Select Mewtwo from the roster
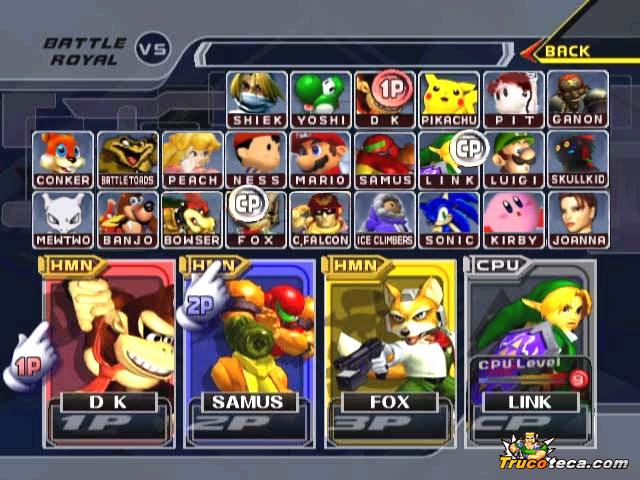Viewport: 640px width, 480px height. pyautogui.click(x=63, y=218)
